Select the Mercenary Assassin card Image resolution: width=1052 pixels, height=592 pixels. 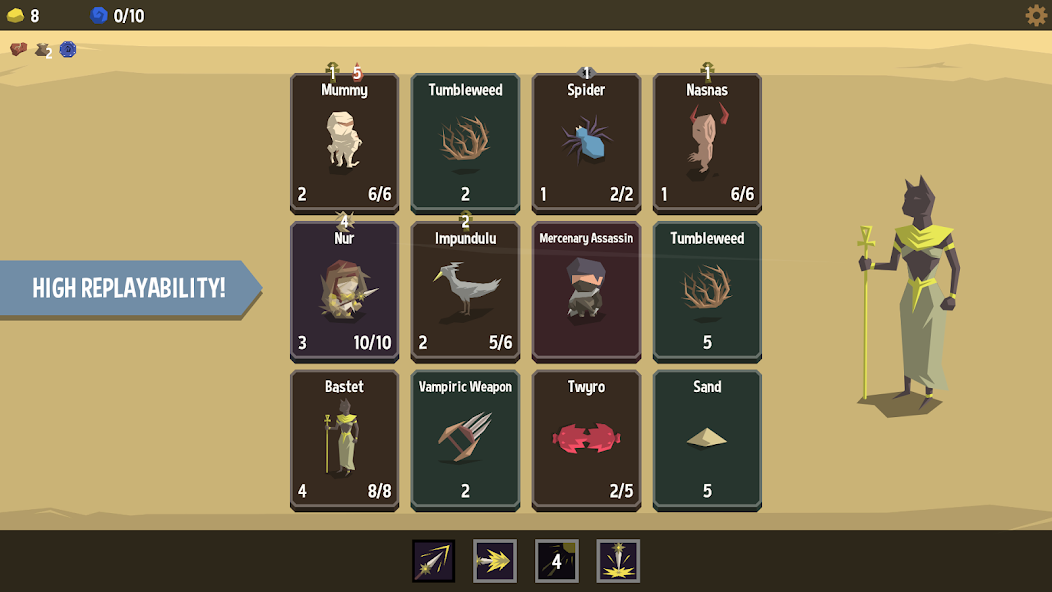(x=586, y=291)
